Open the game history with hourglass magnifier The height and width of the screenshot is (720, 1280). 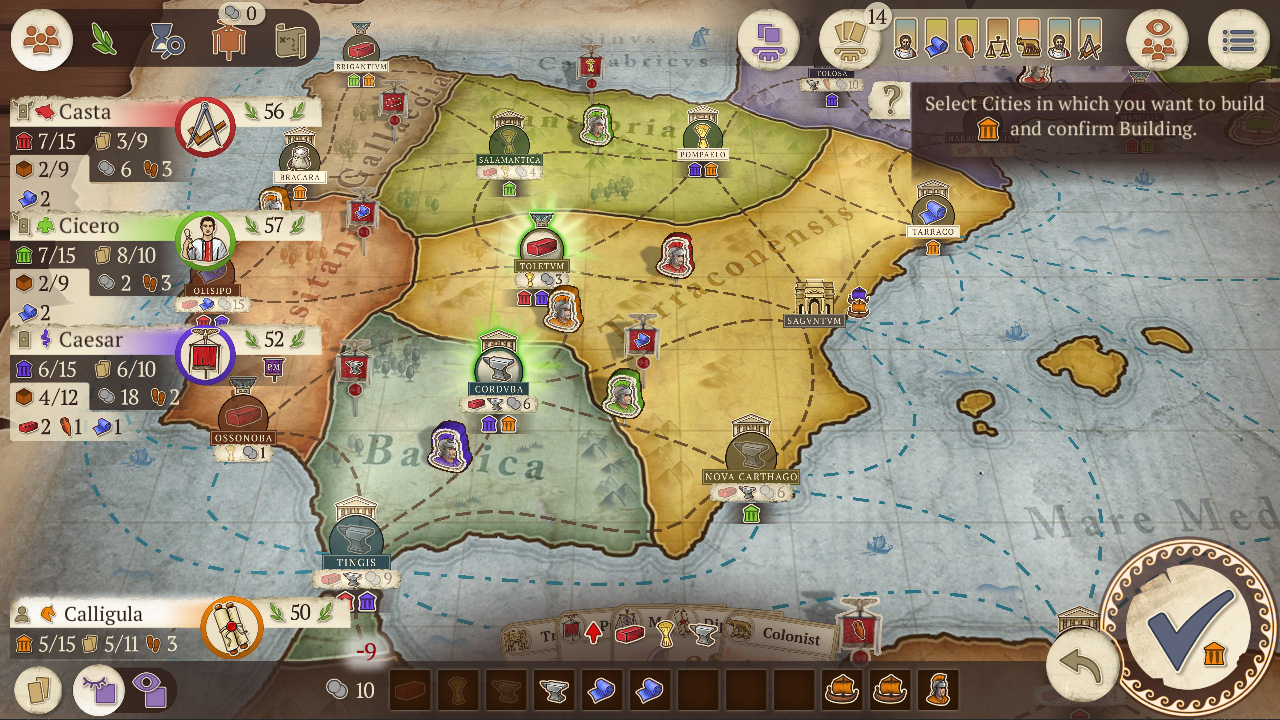166,41
